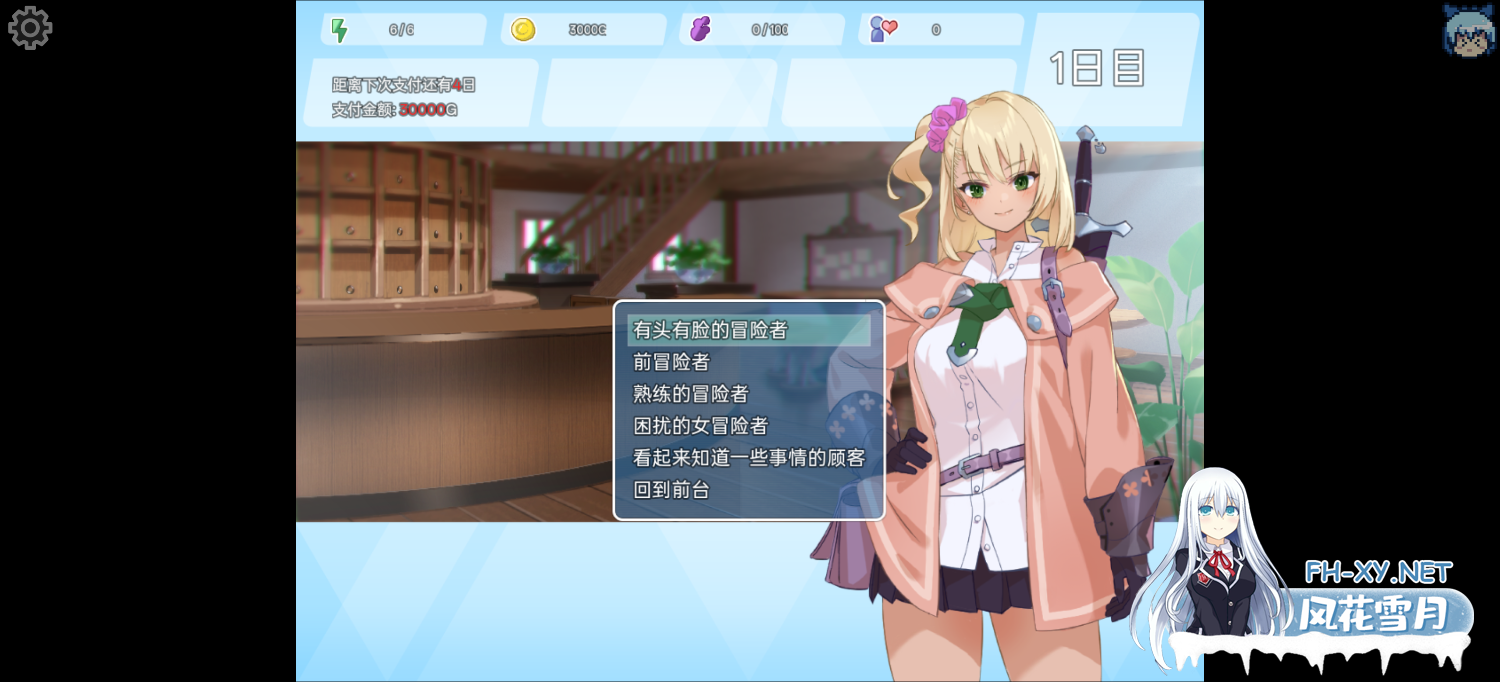The width and height of the screenshot is (1500, 682).
Task: Open the gear settings icon
Action: click(30, 28)
